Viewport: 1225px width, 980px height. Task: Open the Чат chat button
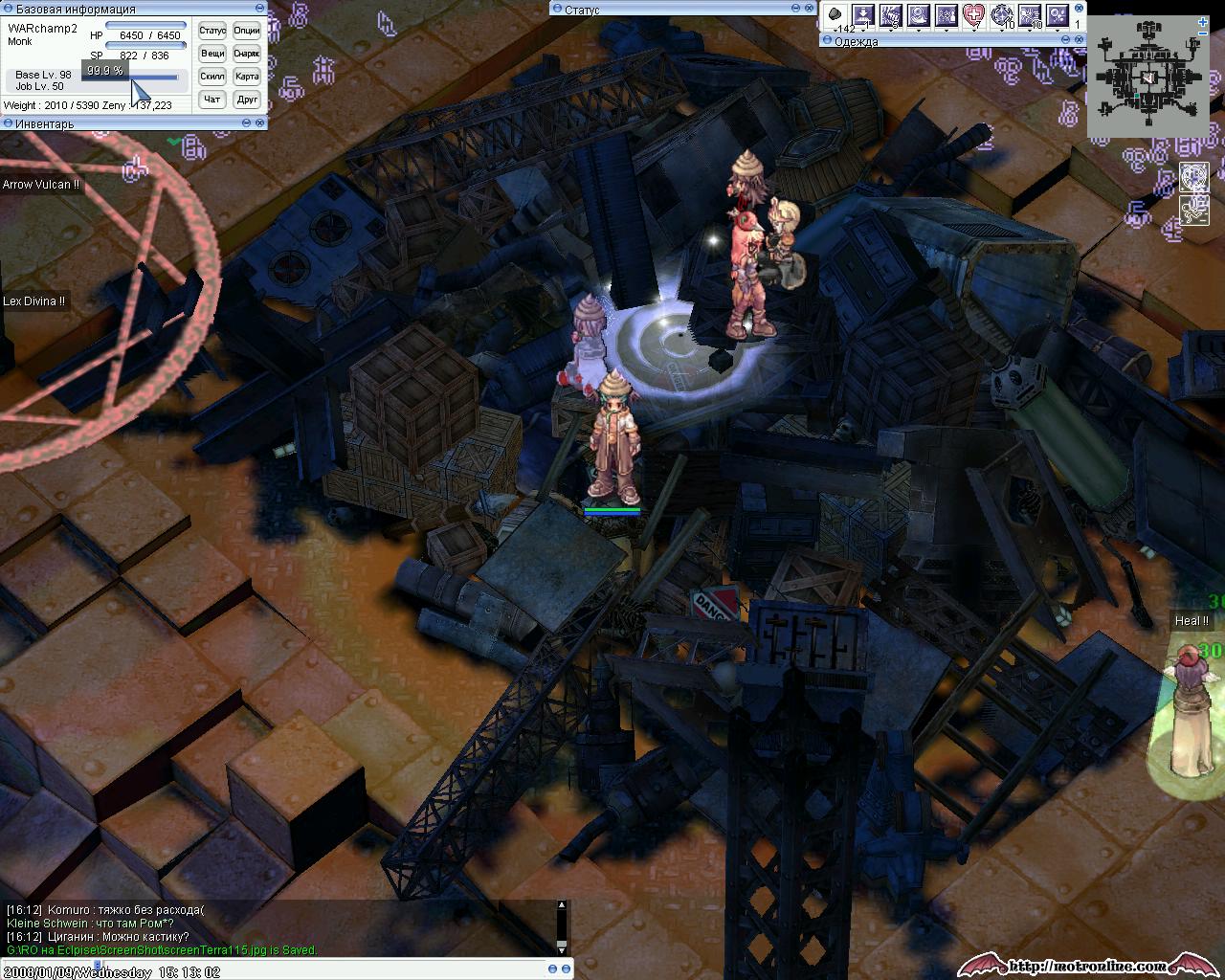click(212, 100)
